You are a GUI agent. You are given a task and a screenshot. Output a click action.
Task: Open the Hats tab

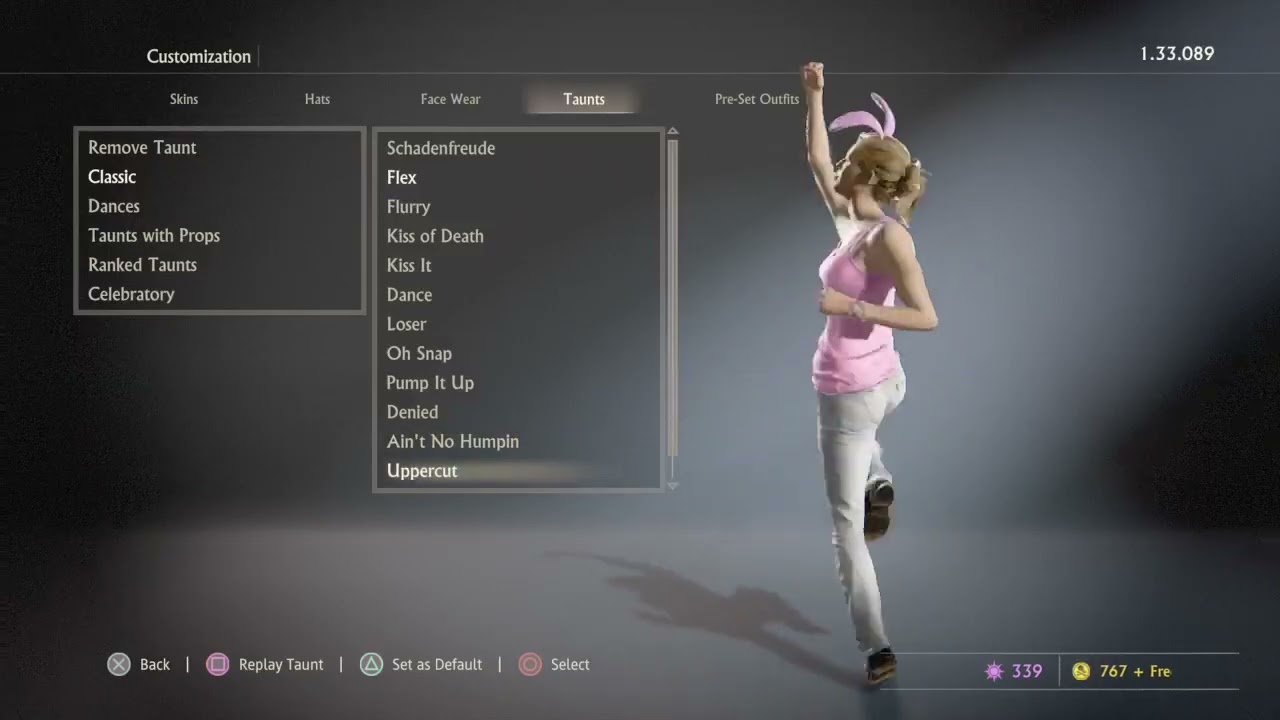317,99
